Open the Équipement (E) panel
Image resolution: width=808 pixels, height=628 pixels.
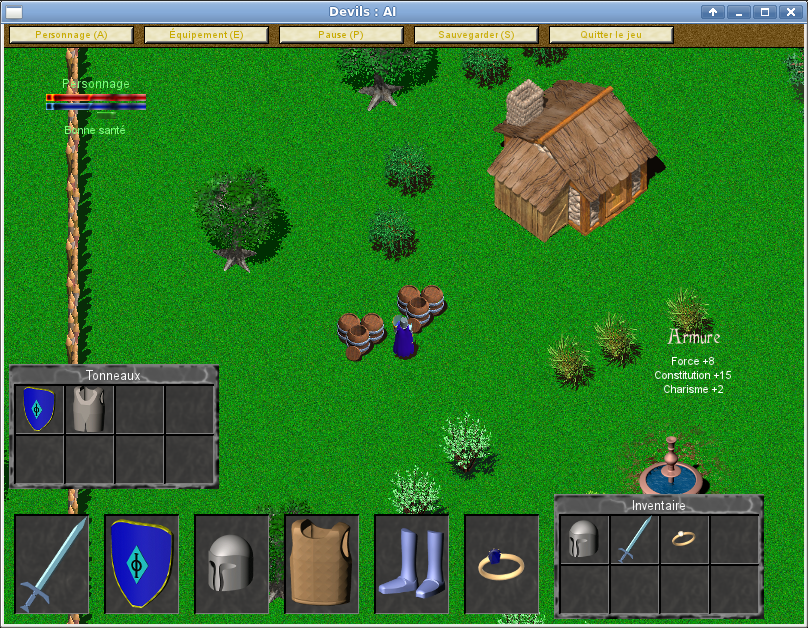point(206,35)
